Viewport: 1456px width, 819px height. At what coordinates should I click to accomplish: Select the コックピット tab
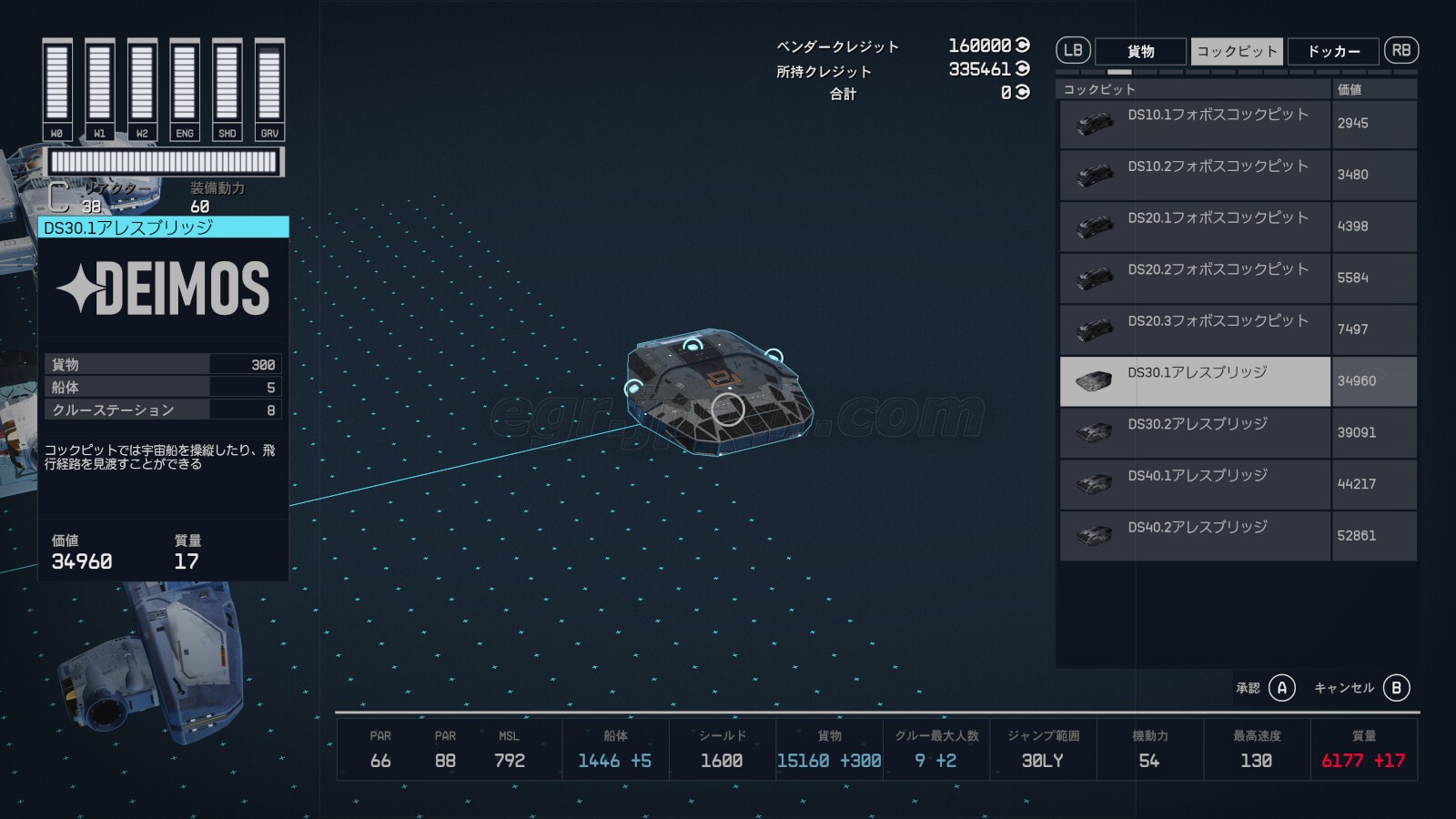point(1237,52)
